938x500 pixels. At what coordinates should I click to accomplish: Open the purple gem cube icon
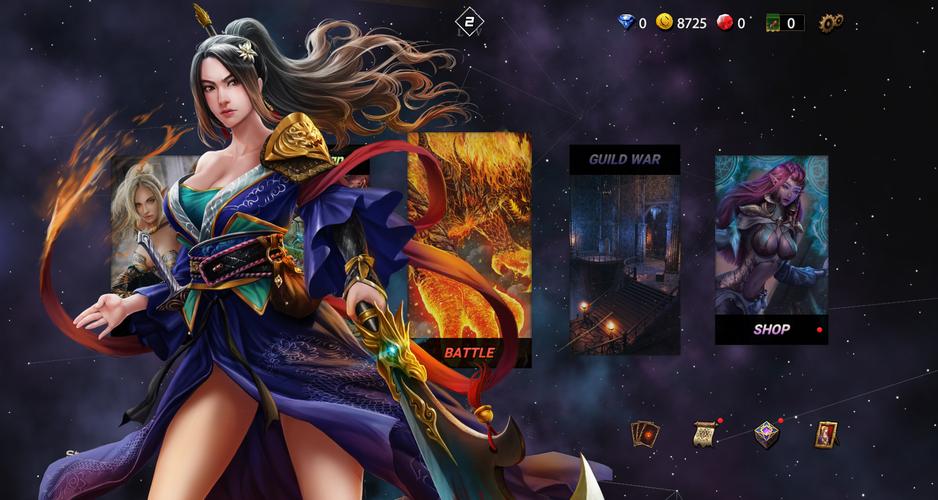pos(766,434)
